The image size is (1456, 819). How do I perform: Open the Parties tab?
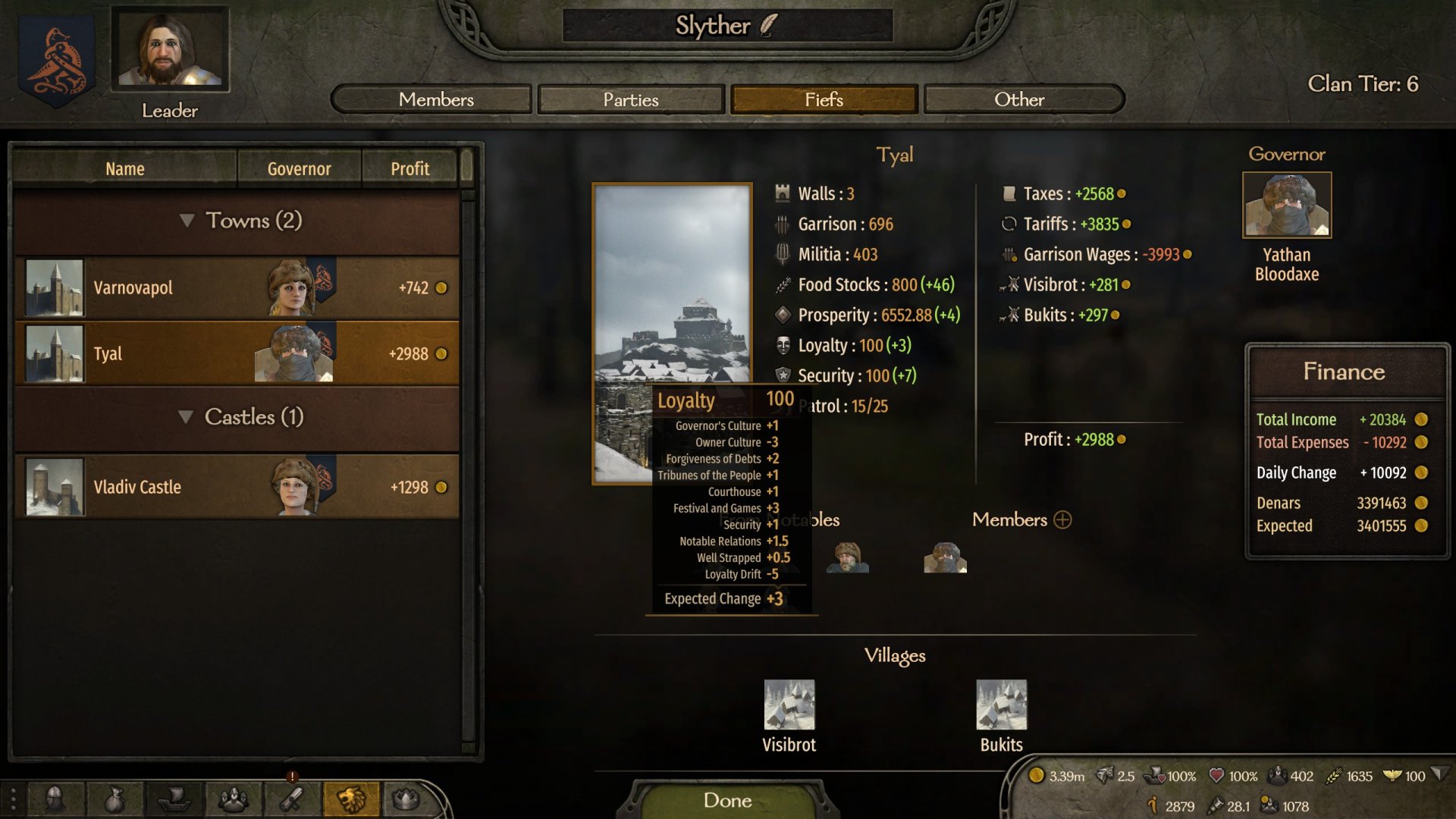click(630, 99)
